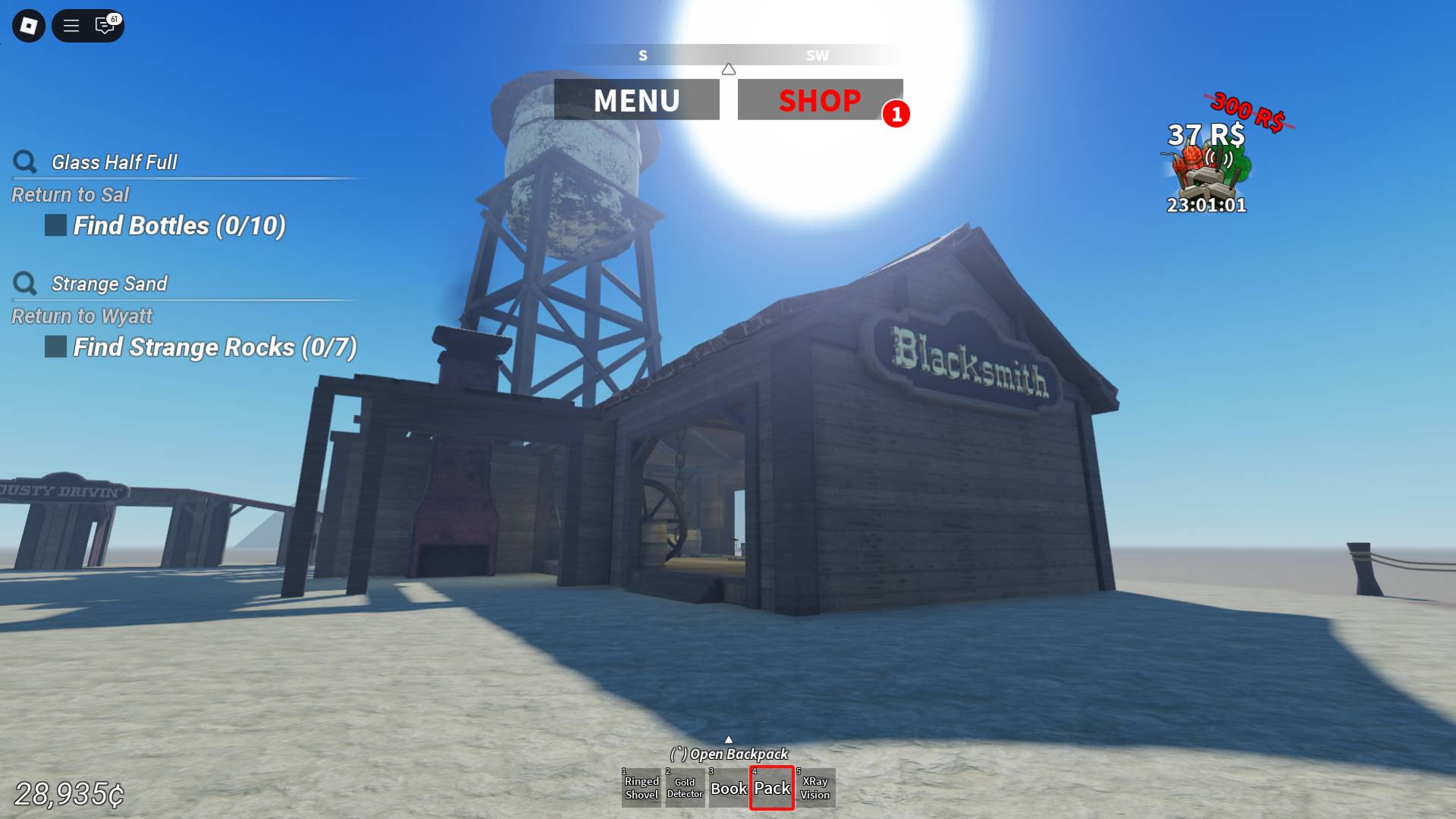The width and height of the screenshot is (1456, 819).
Task: Switch to the SHOP tab
Action: tap(820, 99)
